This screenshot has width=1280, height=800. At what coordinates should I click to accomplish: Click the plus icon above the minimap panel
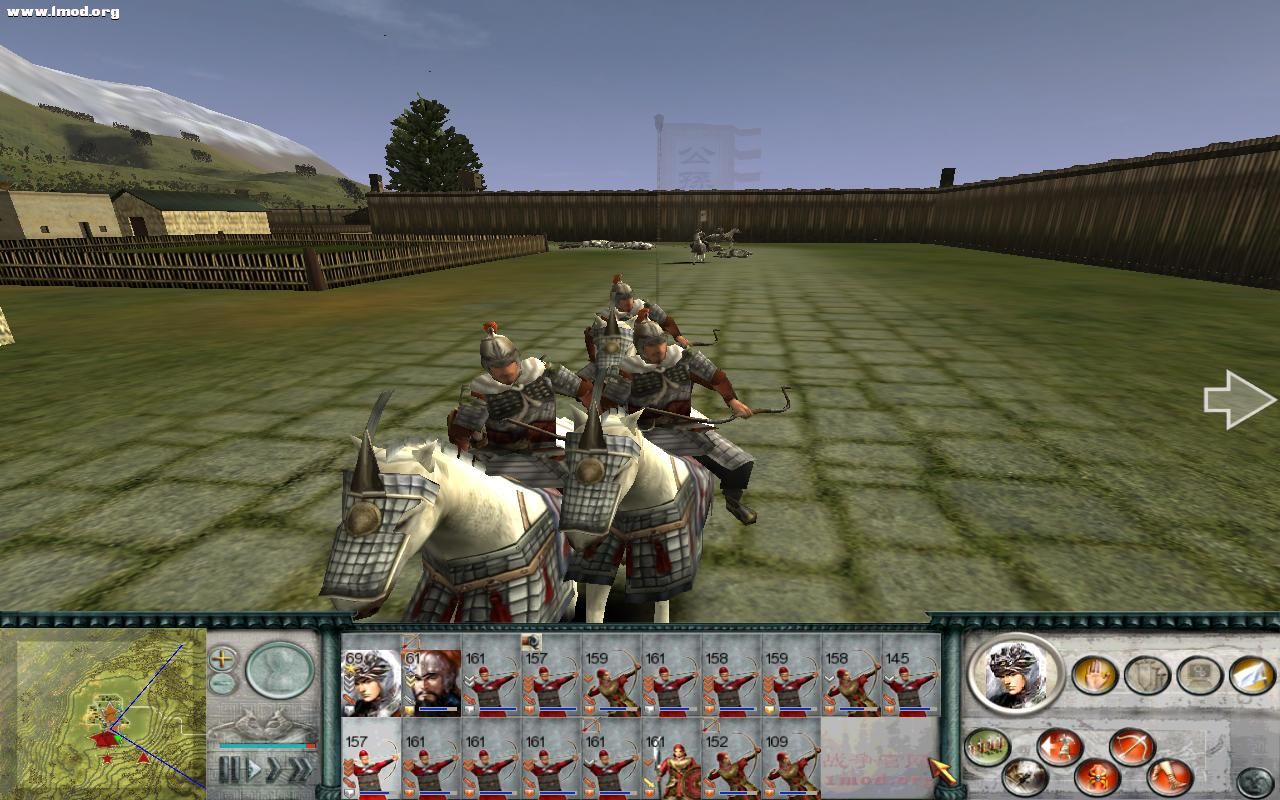(x=222, y=658)
